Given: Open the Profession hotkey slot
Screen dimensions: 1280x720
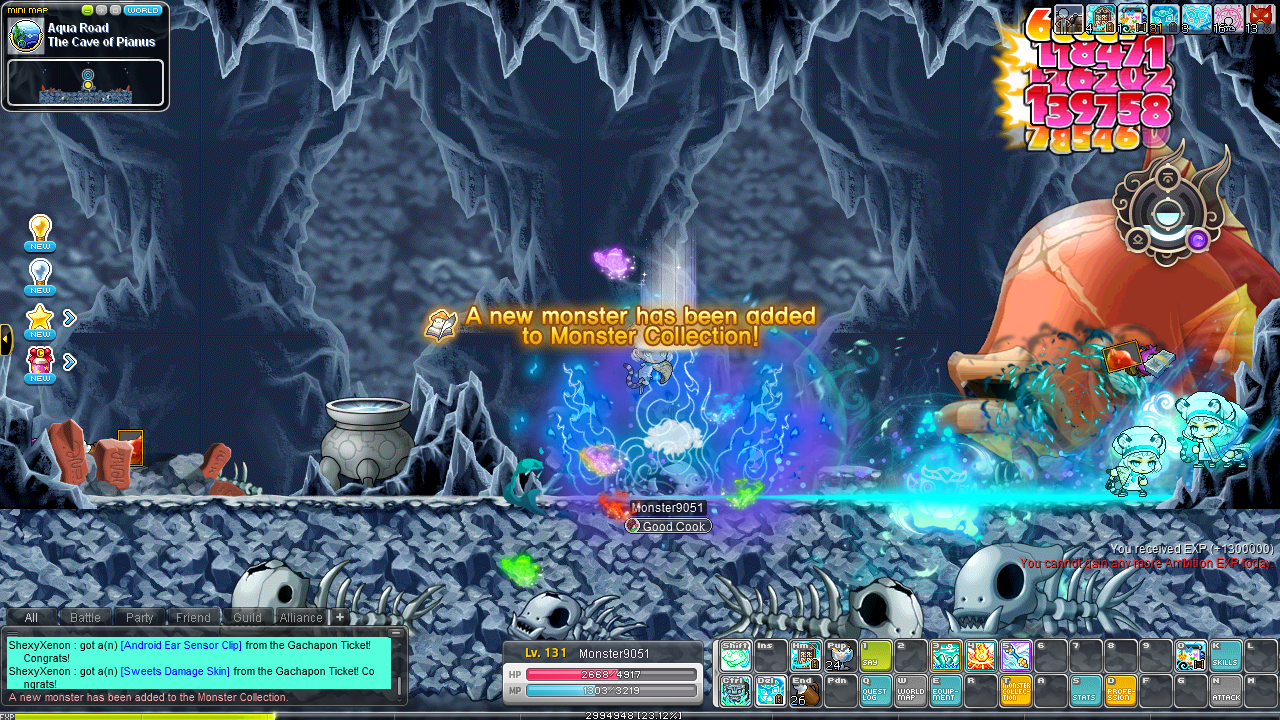Looking at the screenshot, I should click(x=1120, y=690).
